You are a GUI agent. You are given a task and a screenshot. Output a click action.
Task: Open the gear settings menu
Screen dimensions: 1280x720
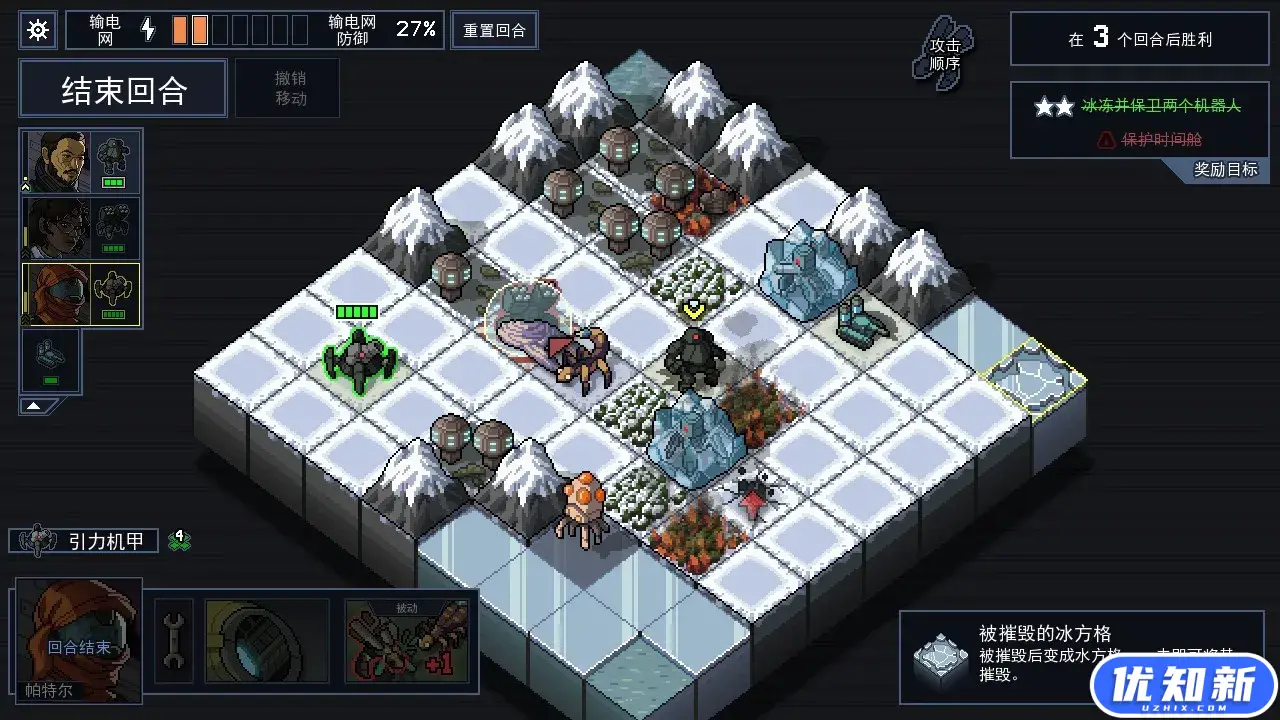click(x=38, y=30)
